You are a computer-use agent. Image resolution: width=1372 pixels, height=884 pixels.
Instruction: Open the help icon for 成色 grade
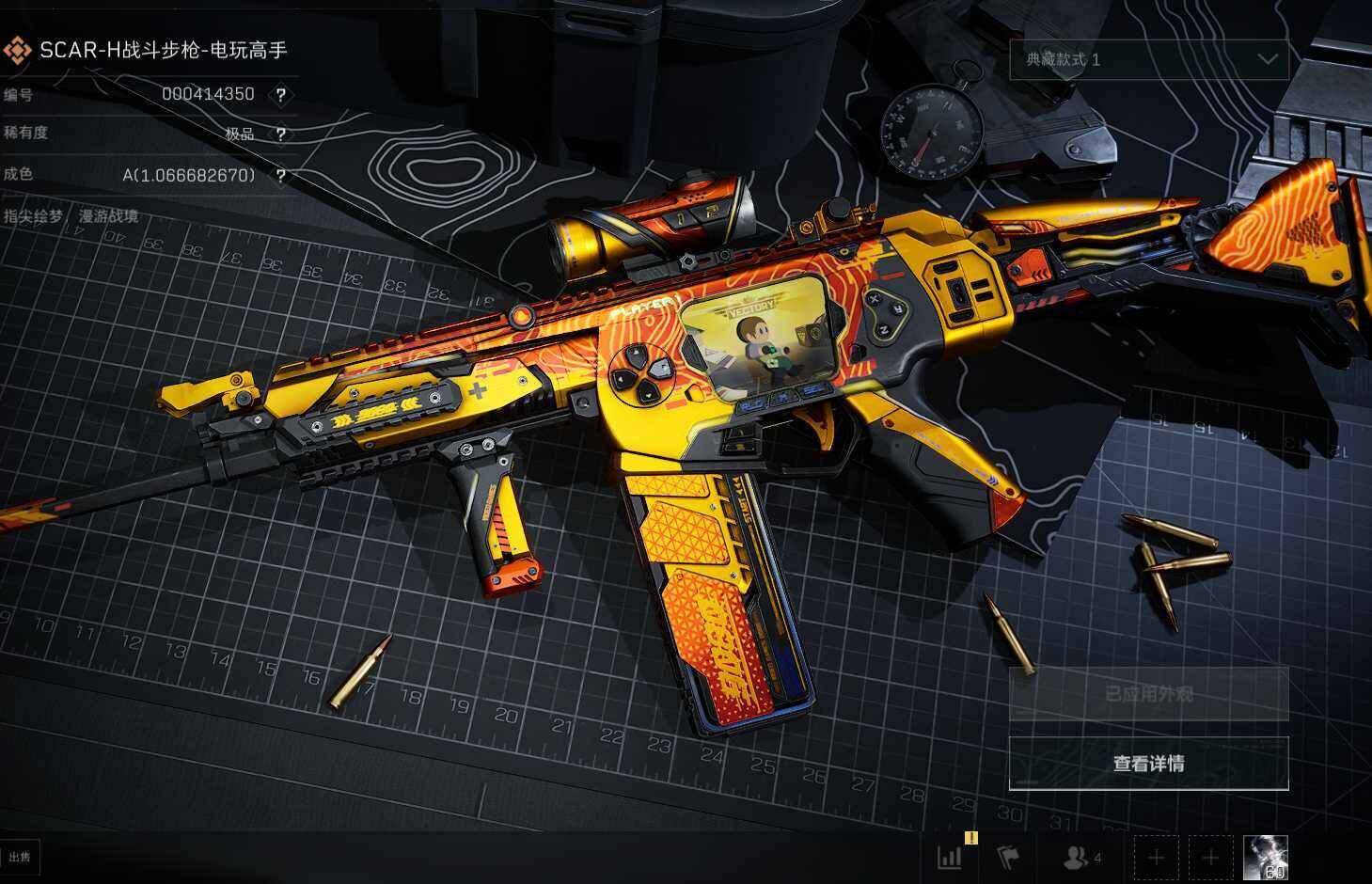[280, 176]
